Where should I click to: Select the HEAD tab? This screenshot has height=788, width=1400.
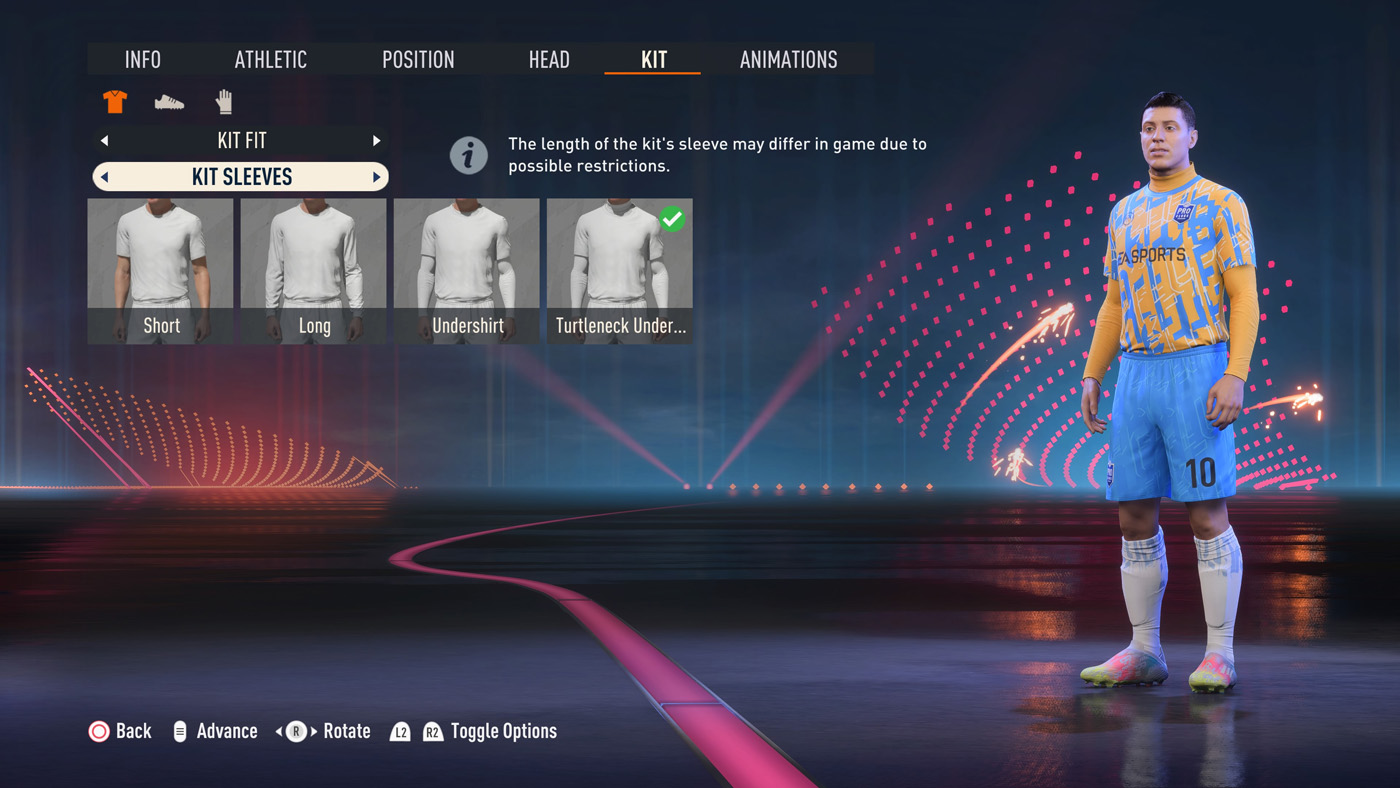(x=549, y=60)
